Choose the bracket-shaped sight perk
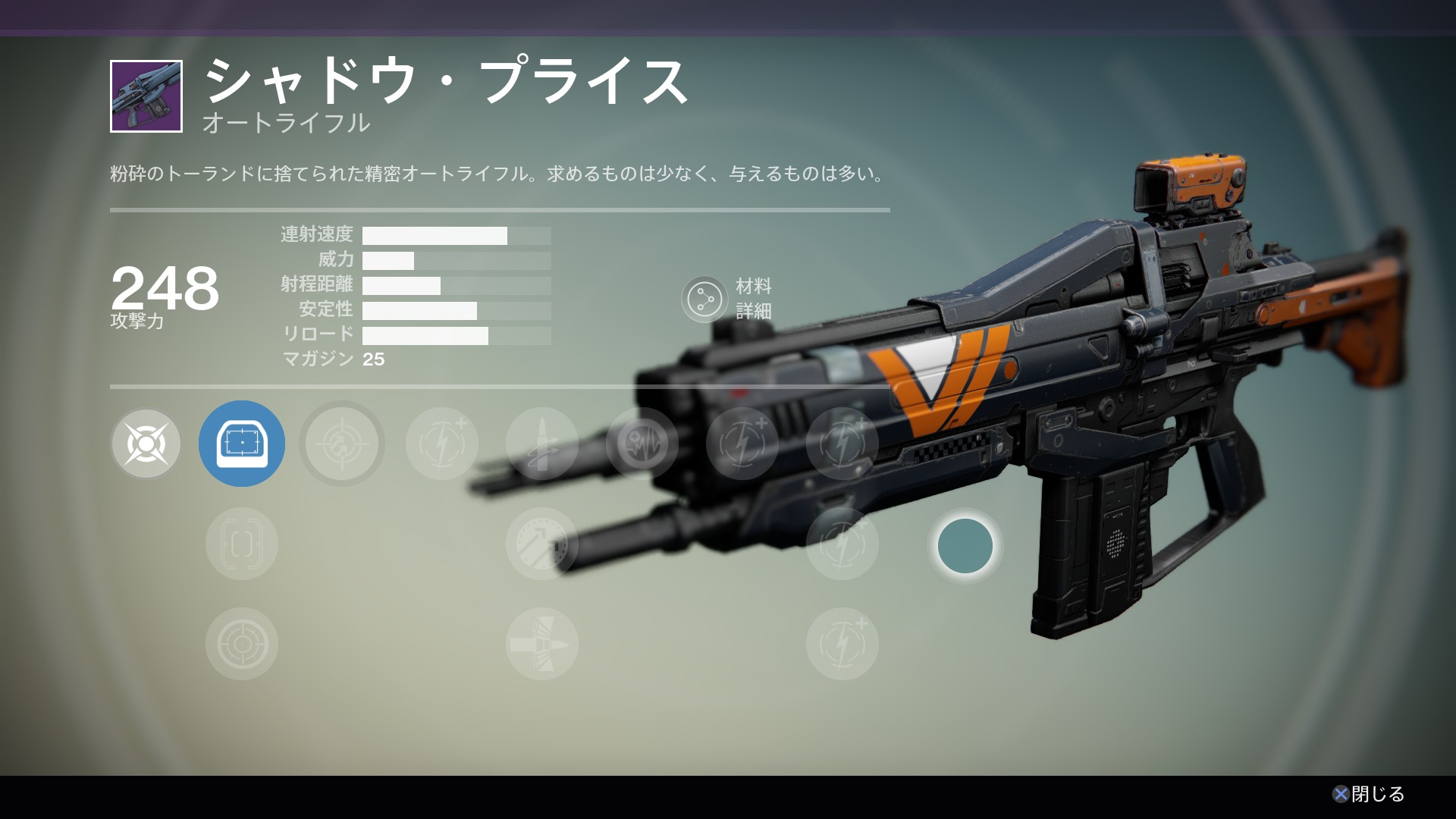 [242, 544]
